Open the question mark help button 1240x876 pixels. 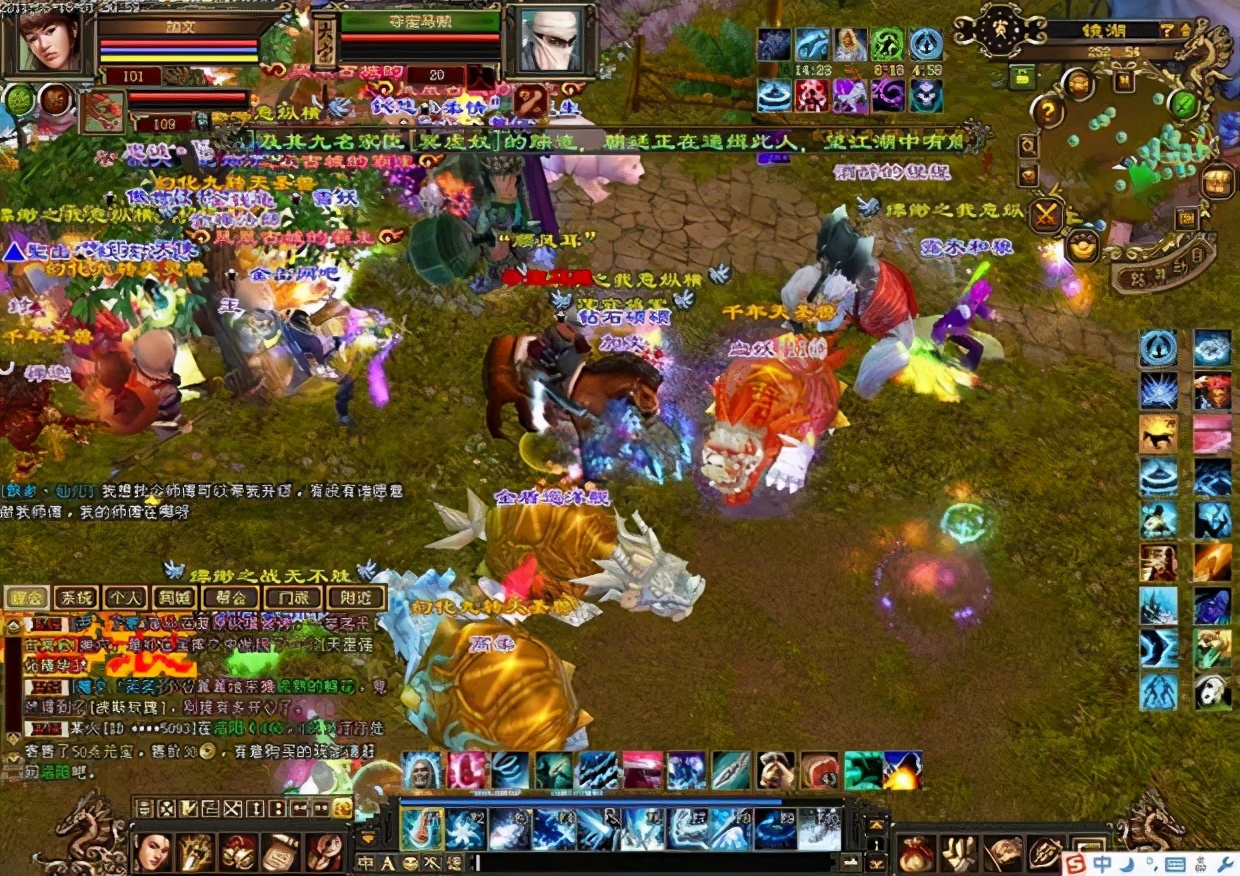[x=1046, y=109]
